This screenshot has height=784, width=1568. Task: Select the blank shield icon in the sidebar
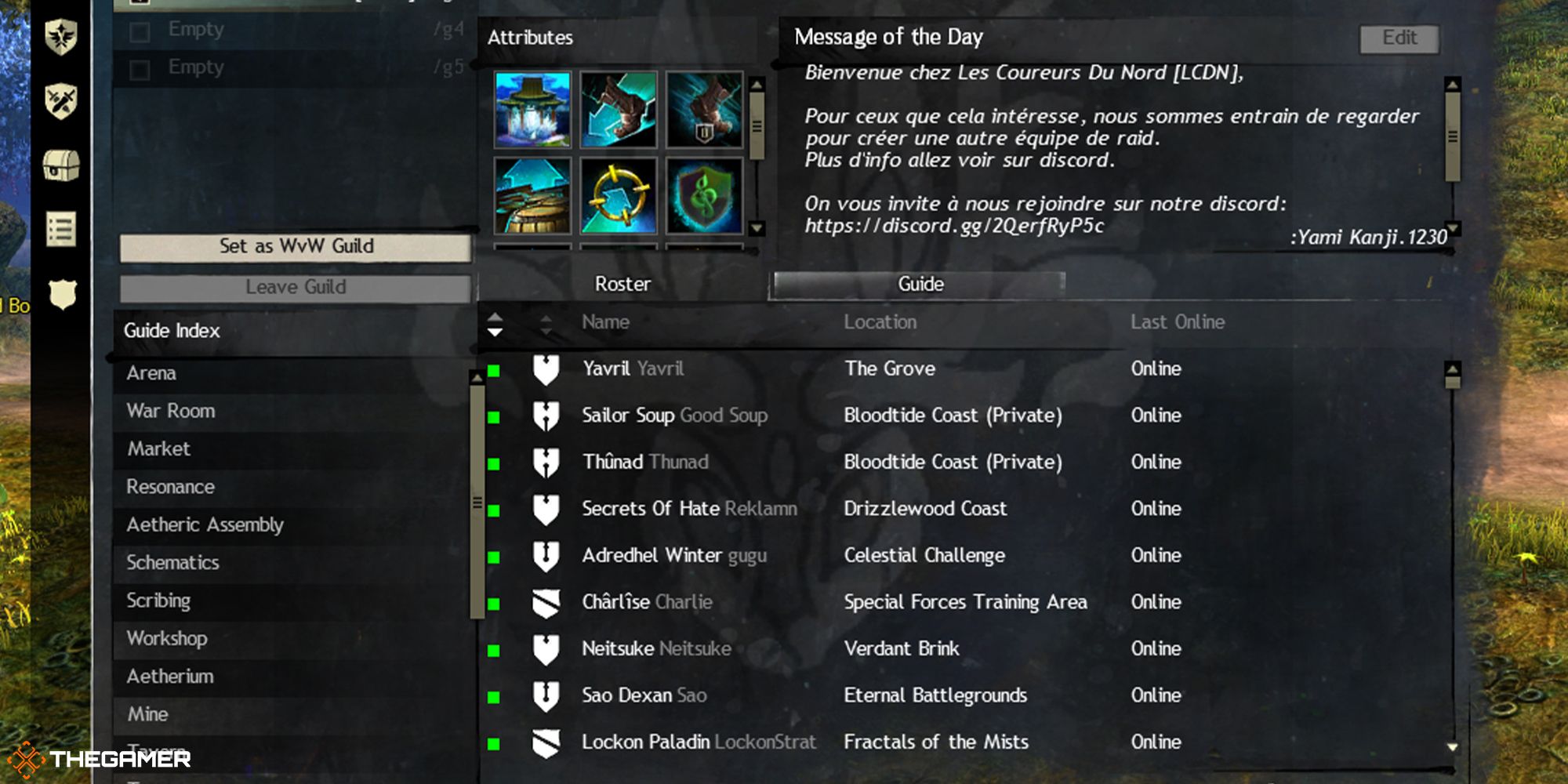click(61, 293)
